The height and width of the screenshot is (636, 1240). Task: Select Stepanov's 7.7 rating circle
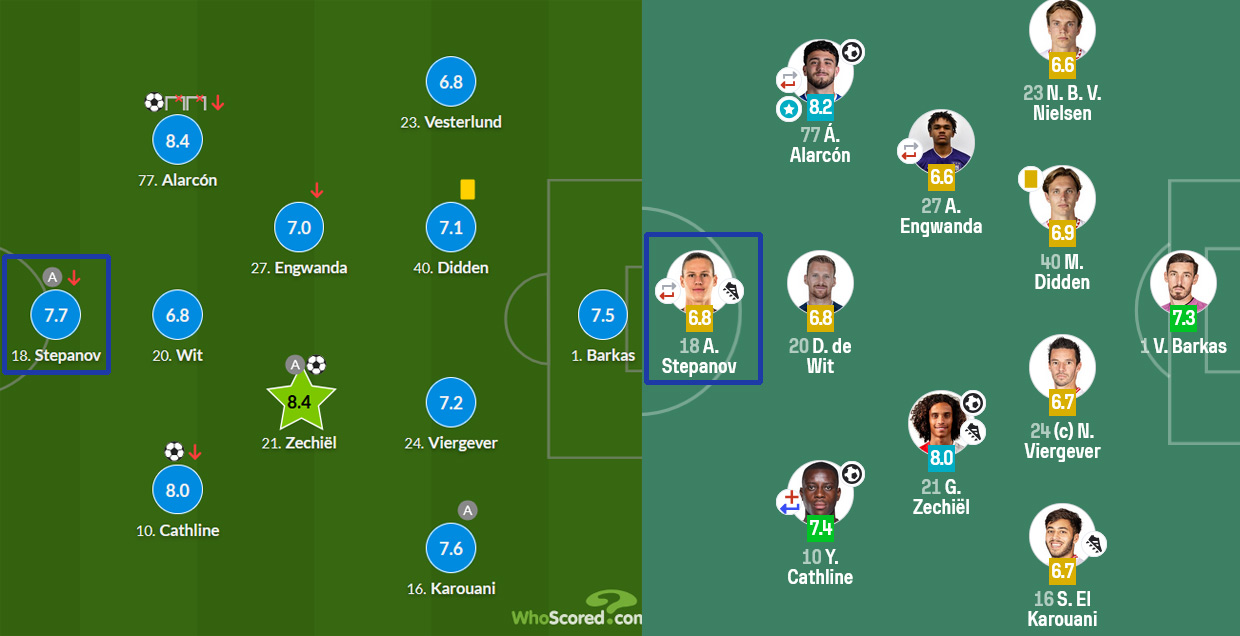pyautogui.click(x=56, y=315)
